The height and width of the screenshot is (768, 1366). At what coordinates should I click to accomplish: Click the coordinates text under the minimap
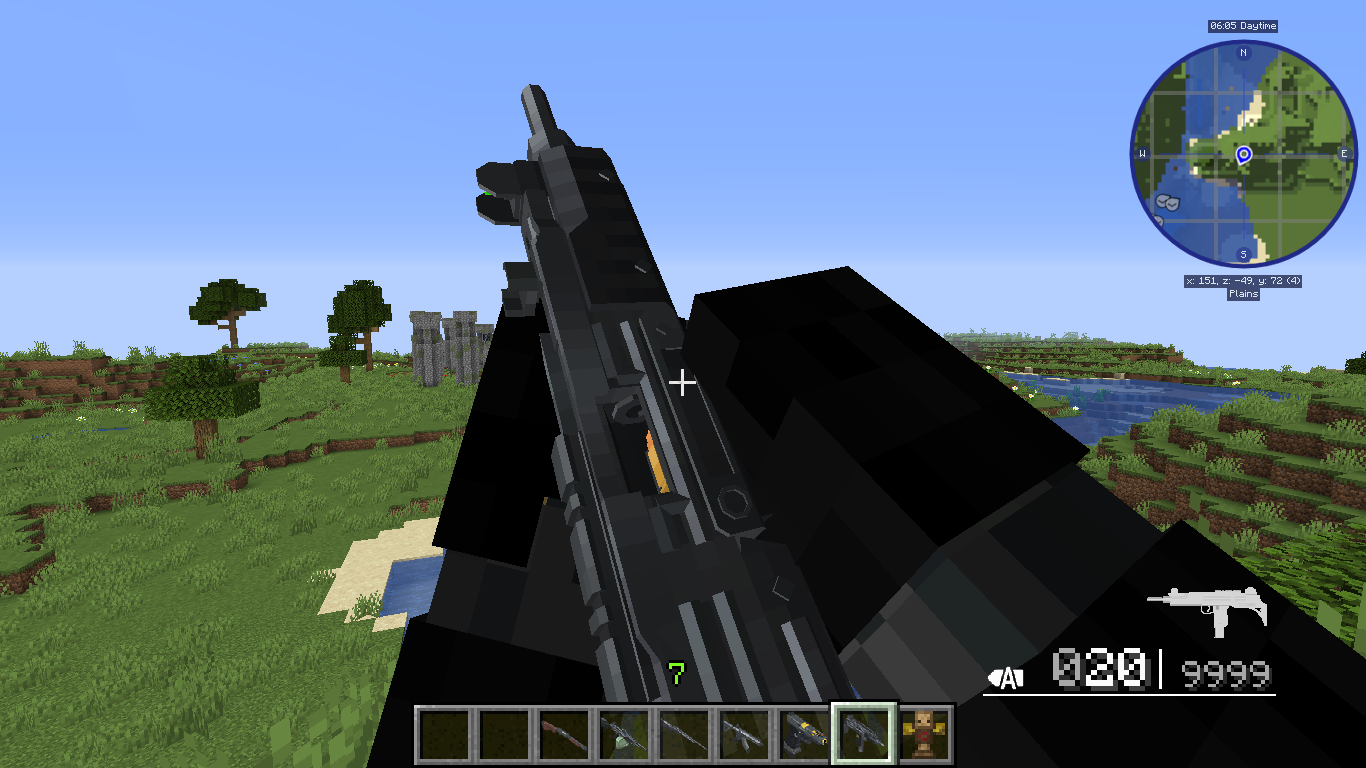coord(1243,281)
